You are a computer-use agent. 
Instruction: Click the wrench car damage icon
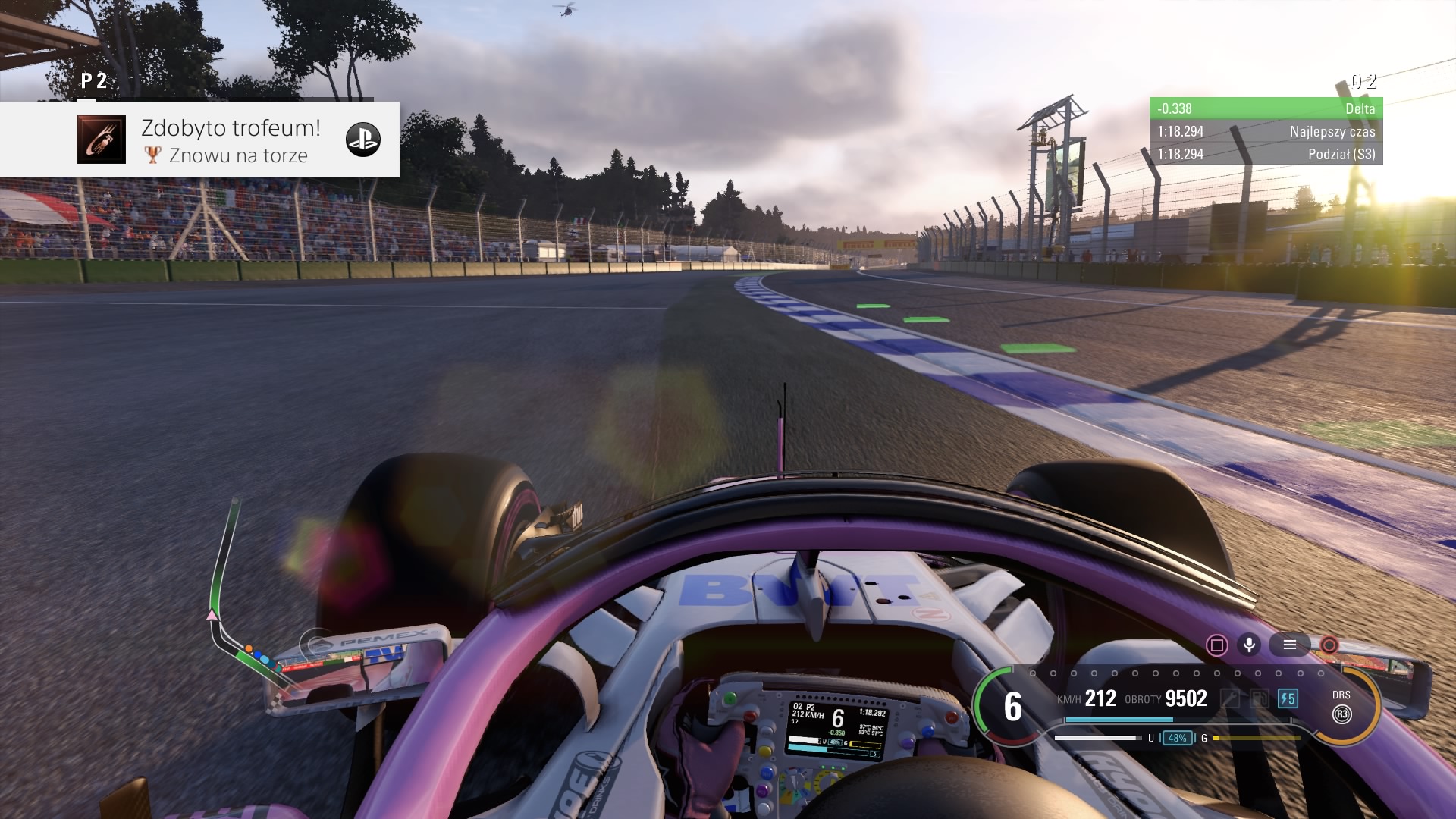pyautogui.click(x=1230, y=698)
